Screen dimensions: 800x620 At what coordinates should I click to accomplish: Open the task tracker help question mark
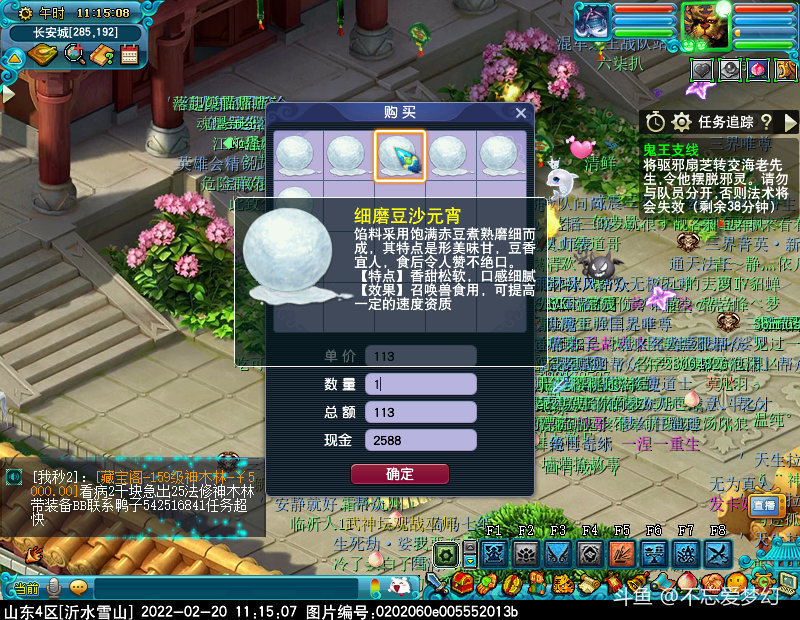pos(766,122)
